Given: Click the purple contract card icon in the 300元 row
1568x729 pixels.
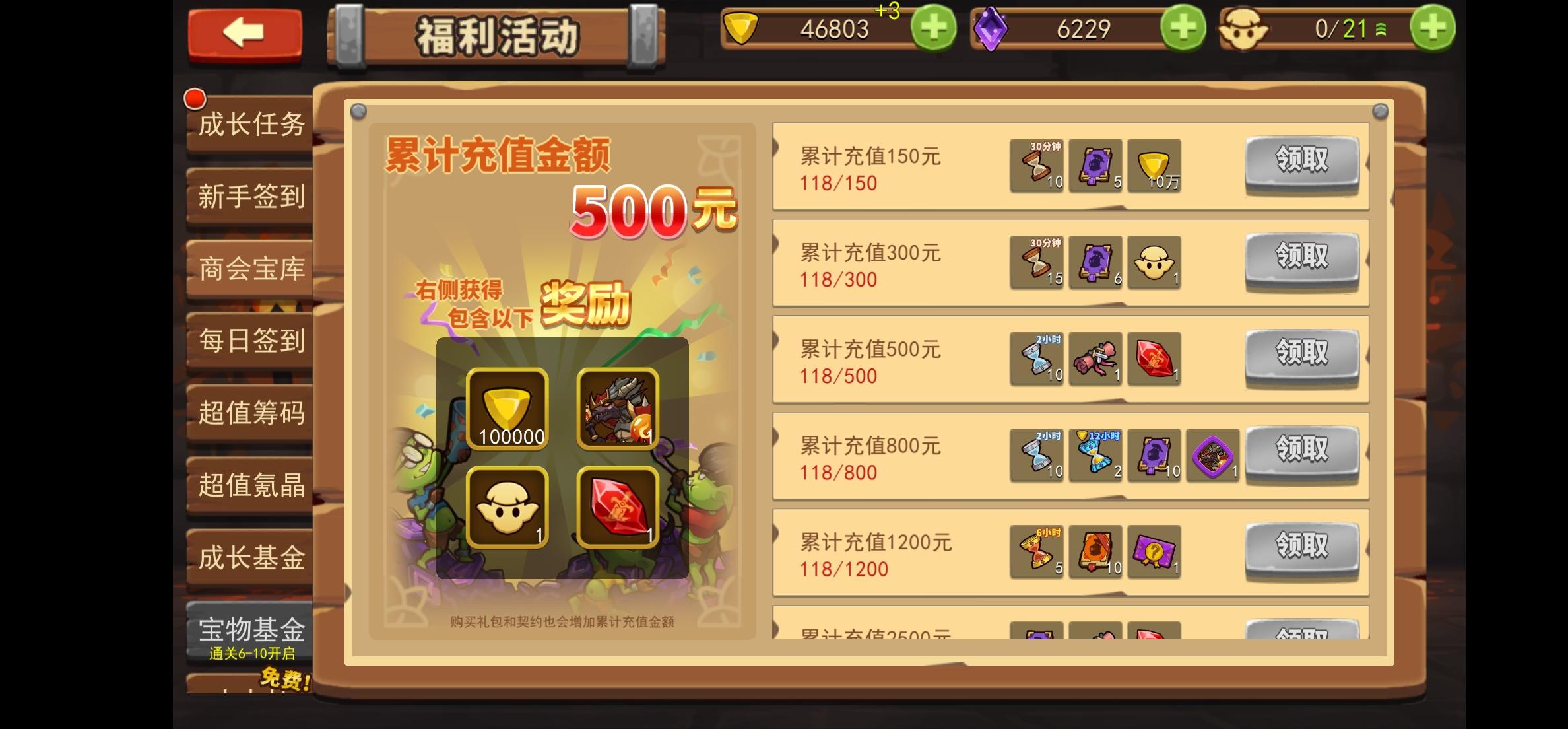Looking at the screenshot, I should [1095, 262].
